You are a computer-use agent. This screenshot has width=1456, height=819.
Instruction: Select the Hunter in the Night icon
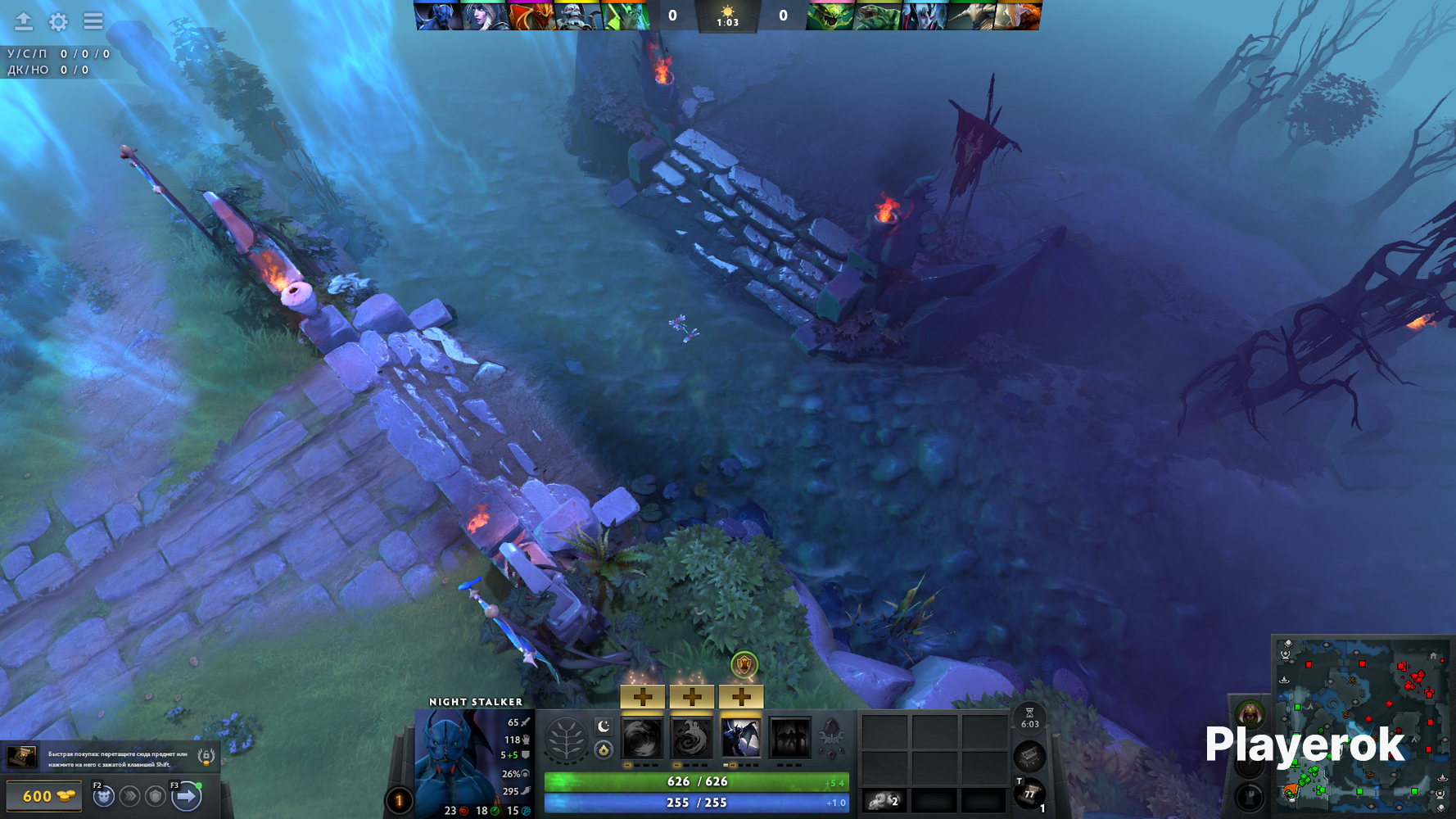740,738
